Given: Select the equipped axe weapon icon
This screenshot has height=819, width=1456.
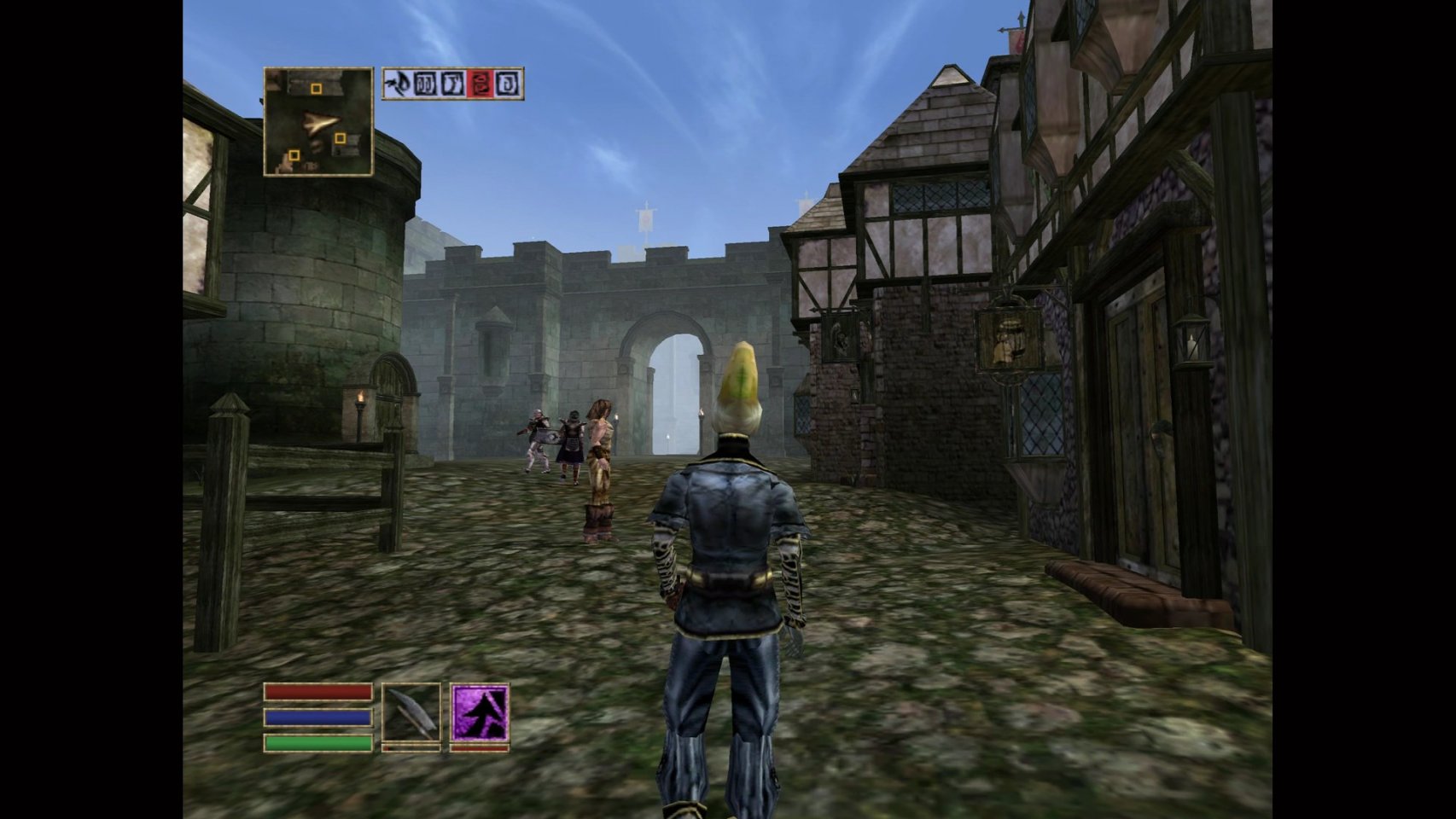Looking at the screenshot, I should pos(411,712).
